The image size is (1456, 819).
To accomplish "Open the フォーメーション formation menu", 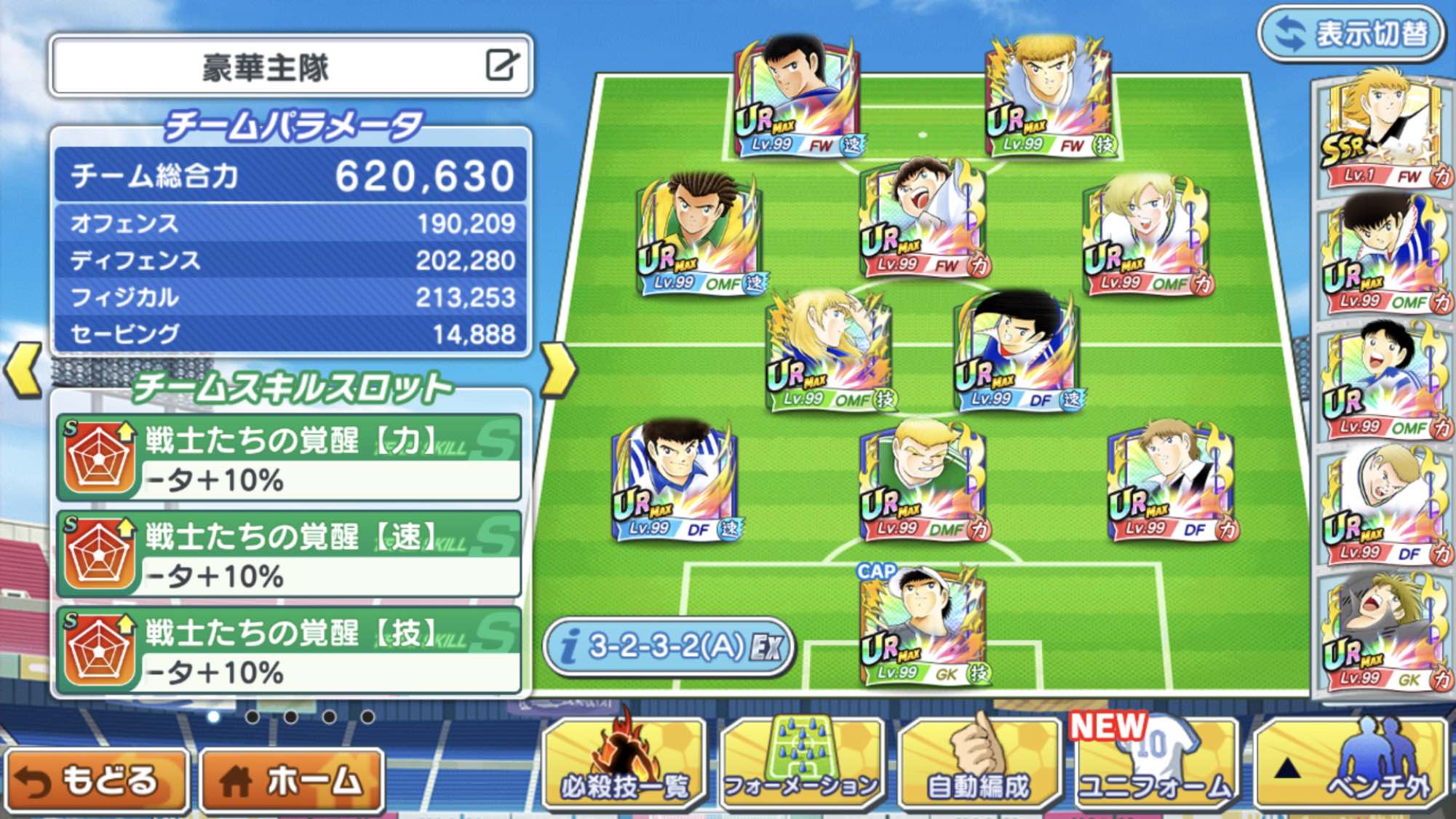I will (802, 764).
